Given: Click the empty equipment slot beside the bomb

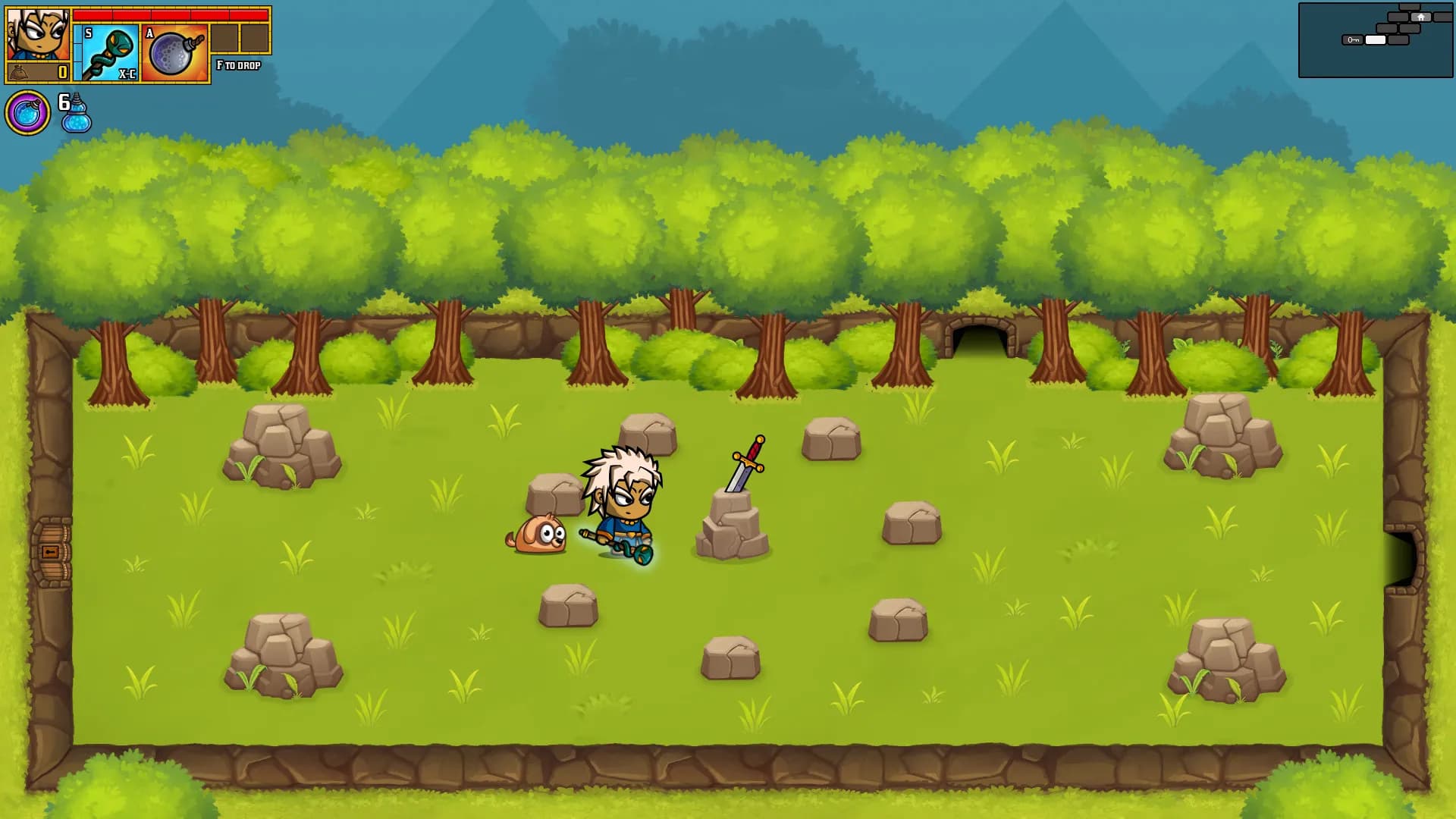Looking at the screenshot, I should pyautogui.click(x=224, y=38).
